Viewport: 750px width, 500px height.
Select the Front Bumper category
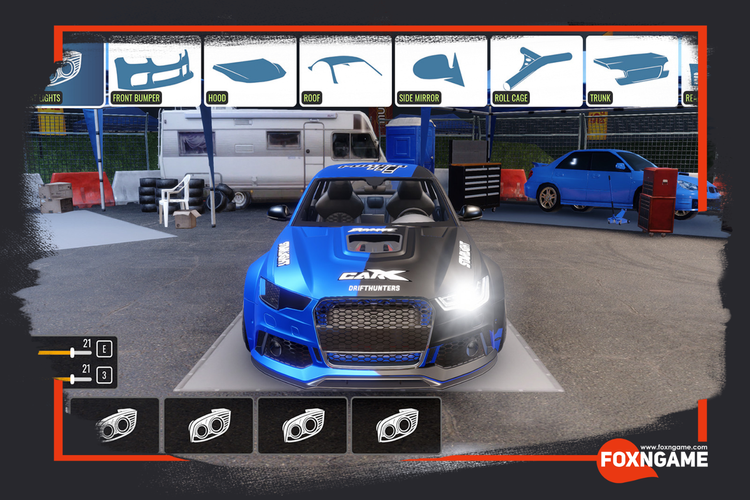coord(154,72)
